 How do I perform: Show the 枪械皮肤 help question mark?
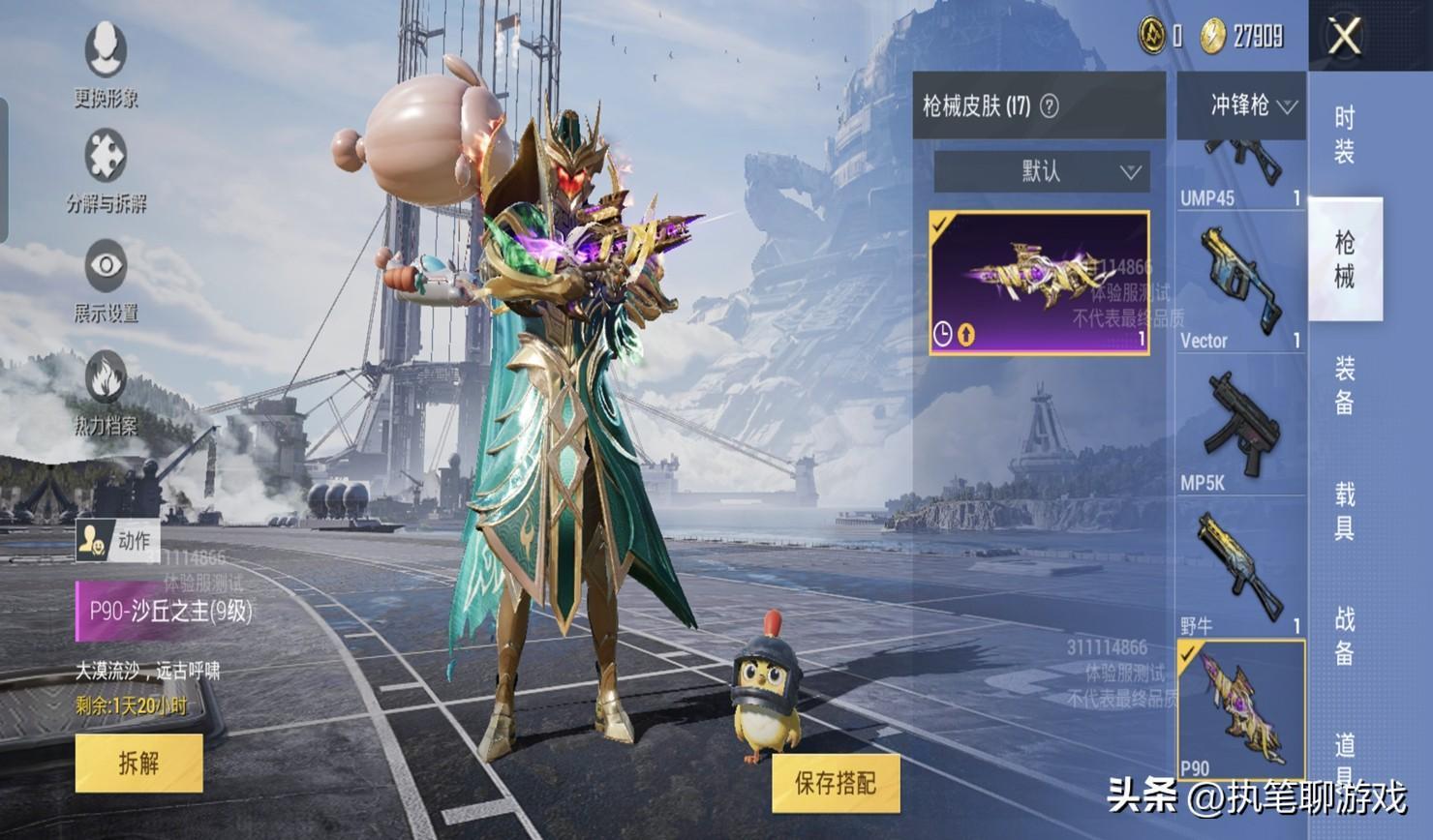pyautogui.click(x=1049, y=106)
